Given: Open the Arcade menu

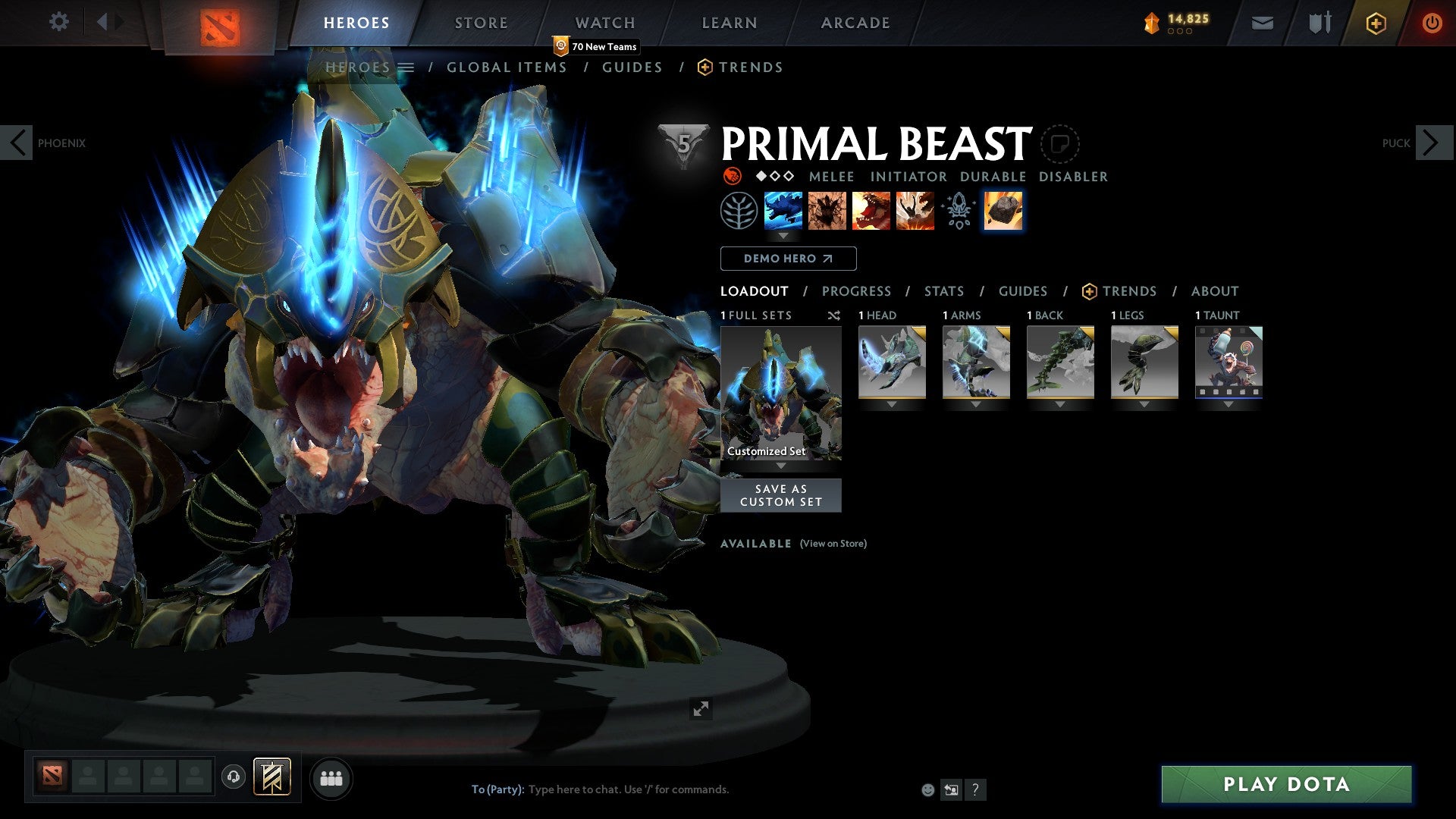Looking at the screenshot, I should point(855,23).
